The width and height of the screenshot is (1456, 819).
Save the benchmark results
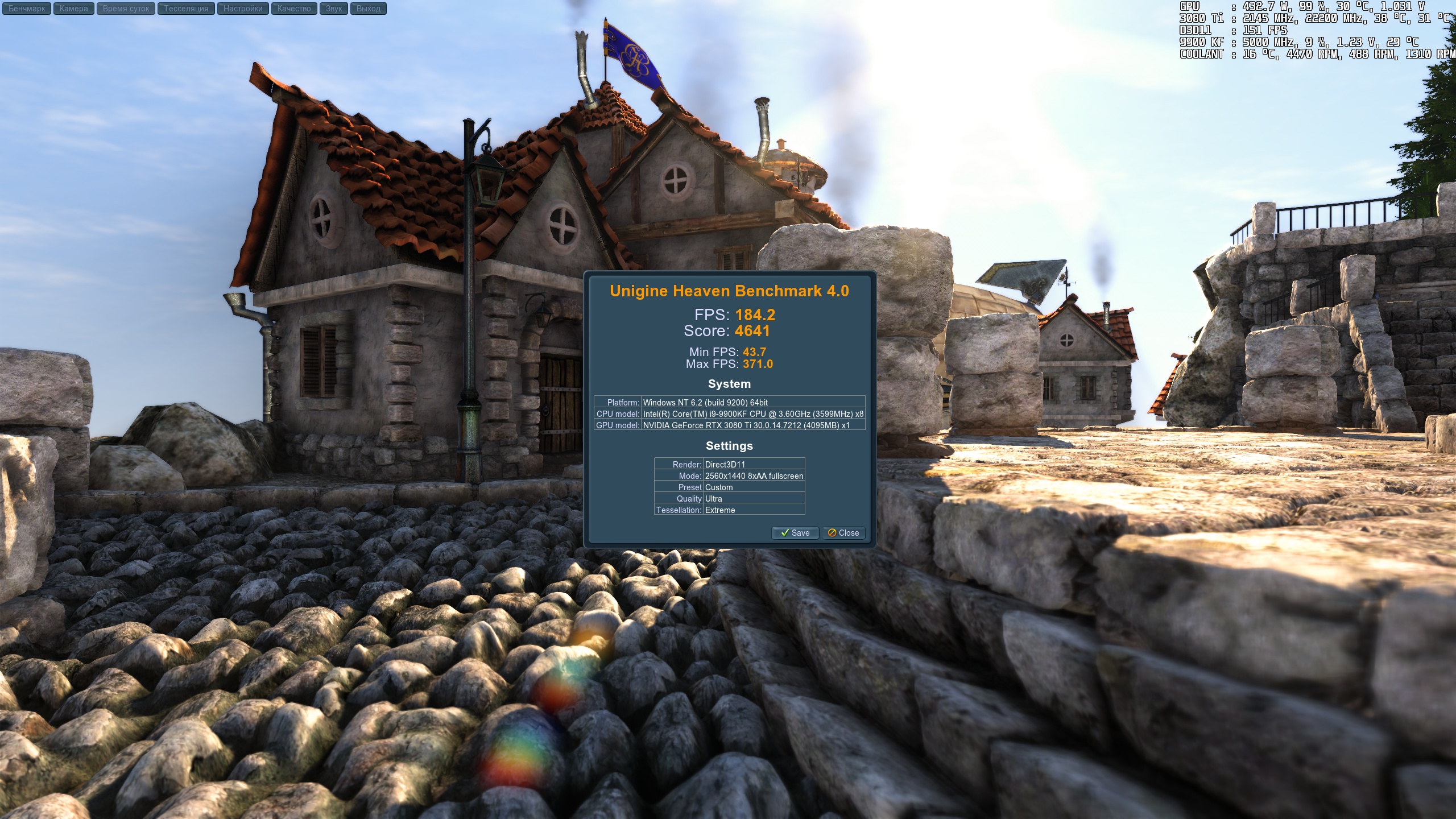coord(795,533)
